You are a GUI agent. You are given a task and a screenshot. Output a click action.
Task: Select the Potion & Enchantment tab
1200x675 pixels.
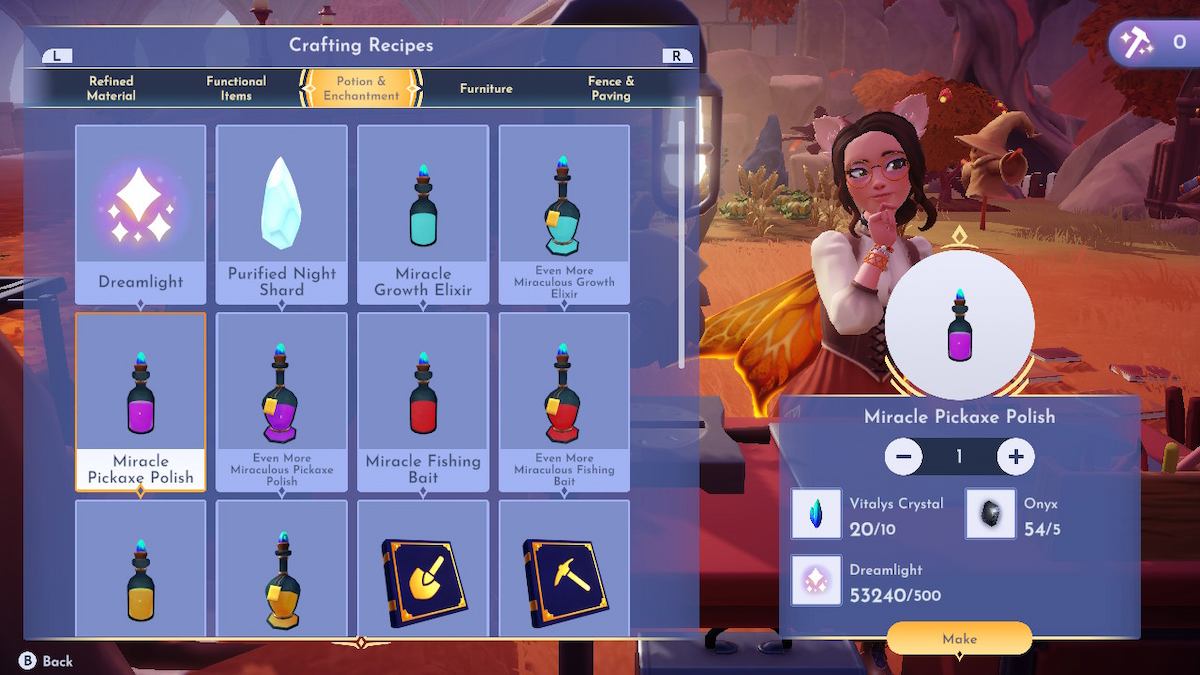(361, 88)
